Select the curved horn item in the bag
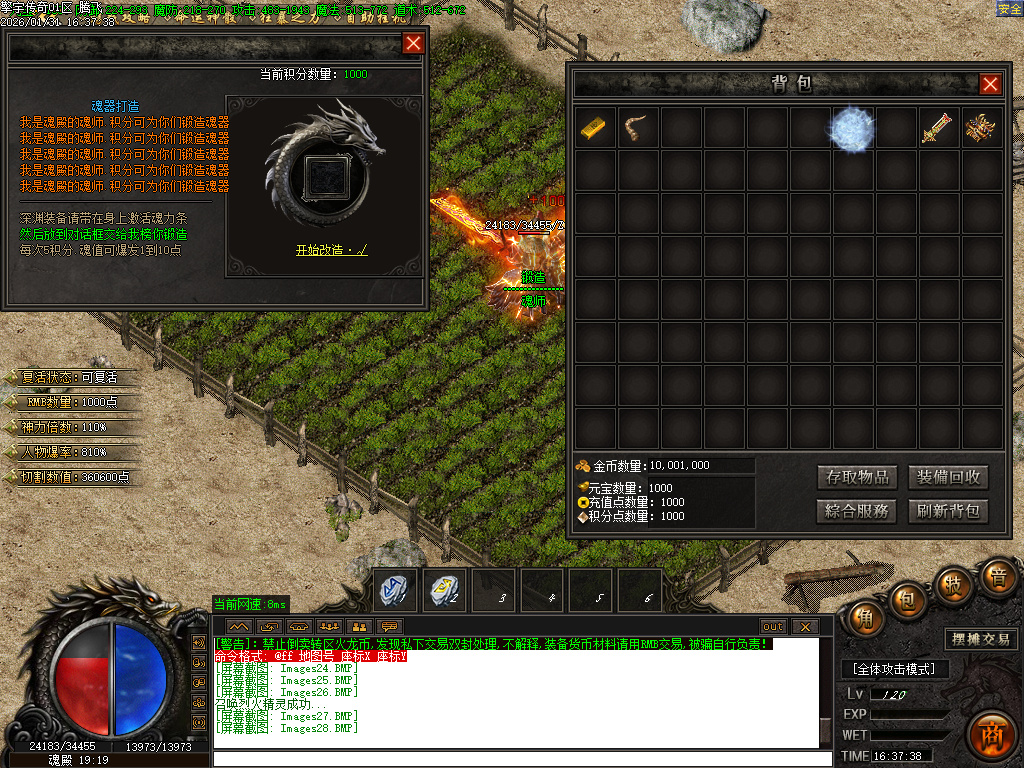This screenshot has height=768, width=1024. [638, 128]
